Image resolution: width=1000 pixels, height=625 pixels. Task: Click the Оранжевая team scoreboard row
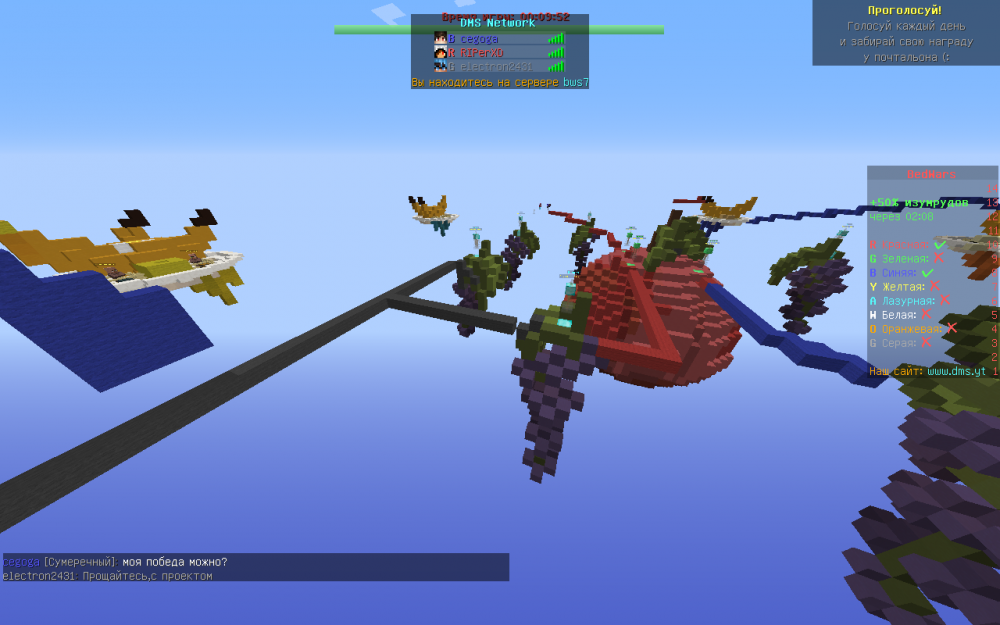pos(913,328)
